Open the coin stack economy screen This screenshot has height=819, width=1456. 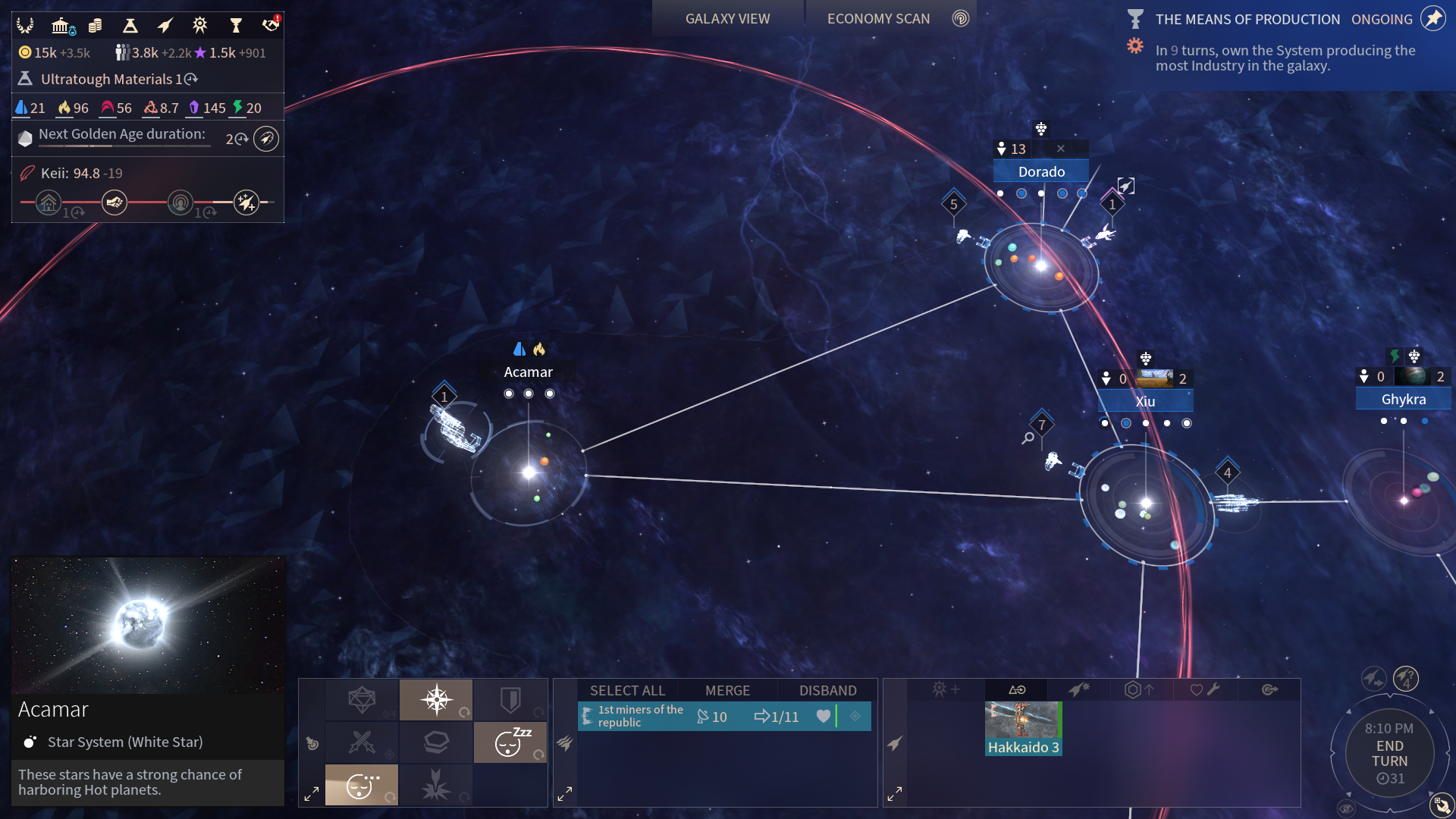(96, 27)
